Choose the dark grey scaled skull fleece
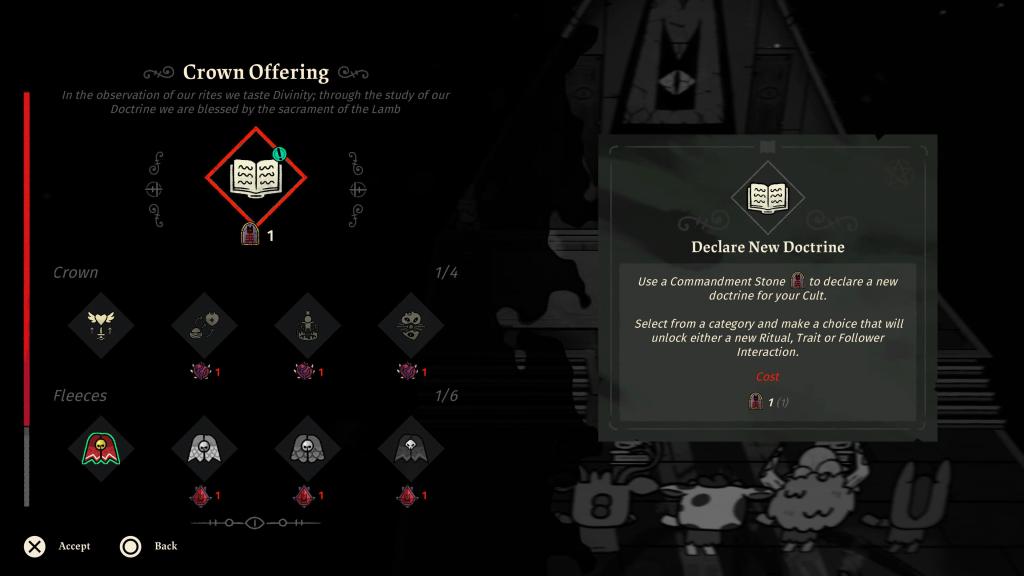 [308, 448]
